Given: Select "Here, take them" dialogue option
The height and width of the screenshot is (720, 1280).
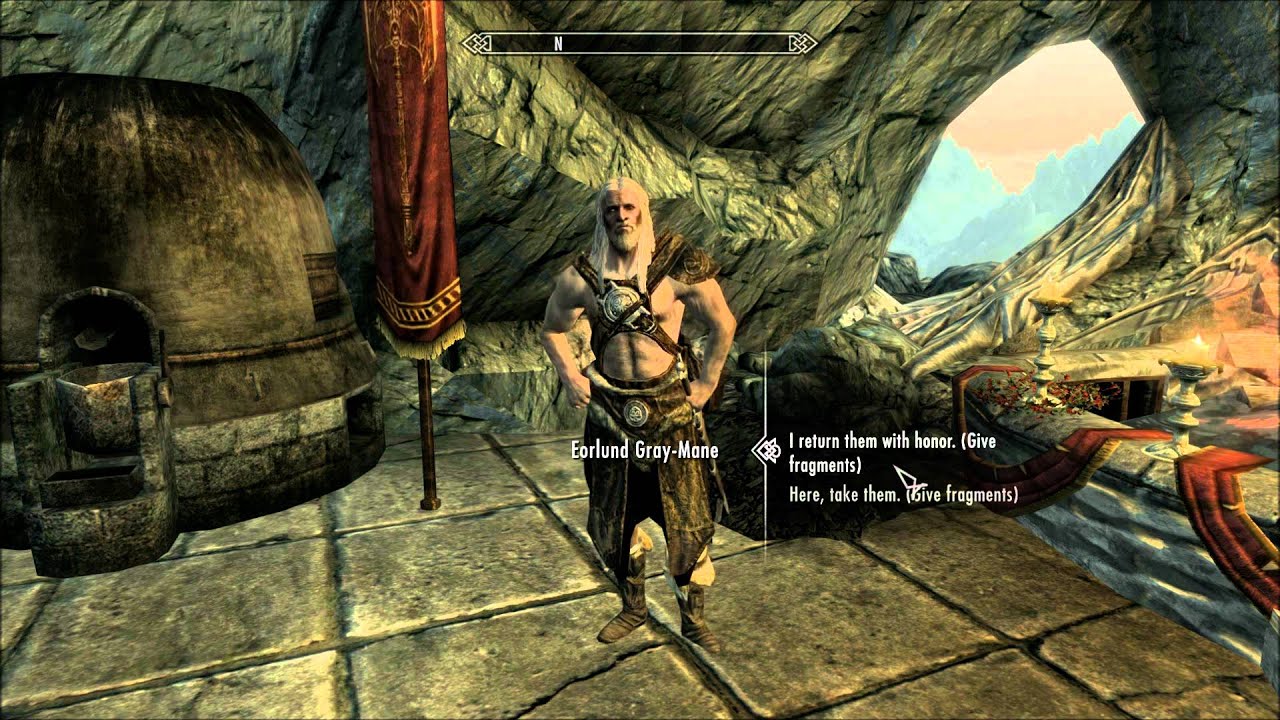Looking at the screenshot, I should click(902, 494).
